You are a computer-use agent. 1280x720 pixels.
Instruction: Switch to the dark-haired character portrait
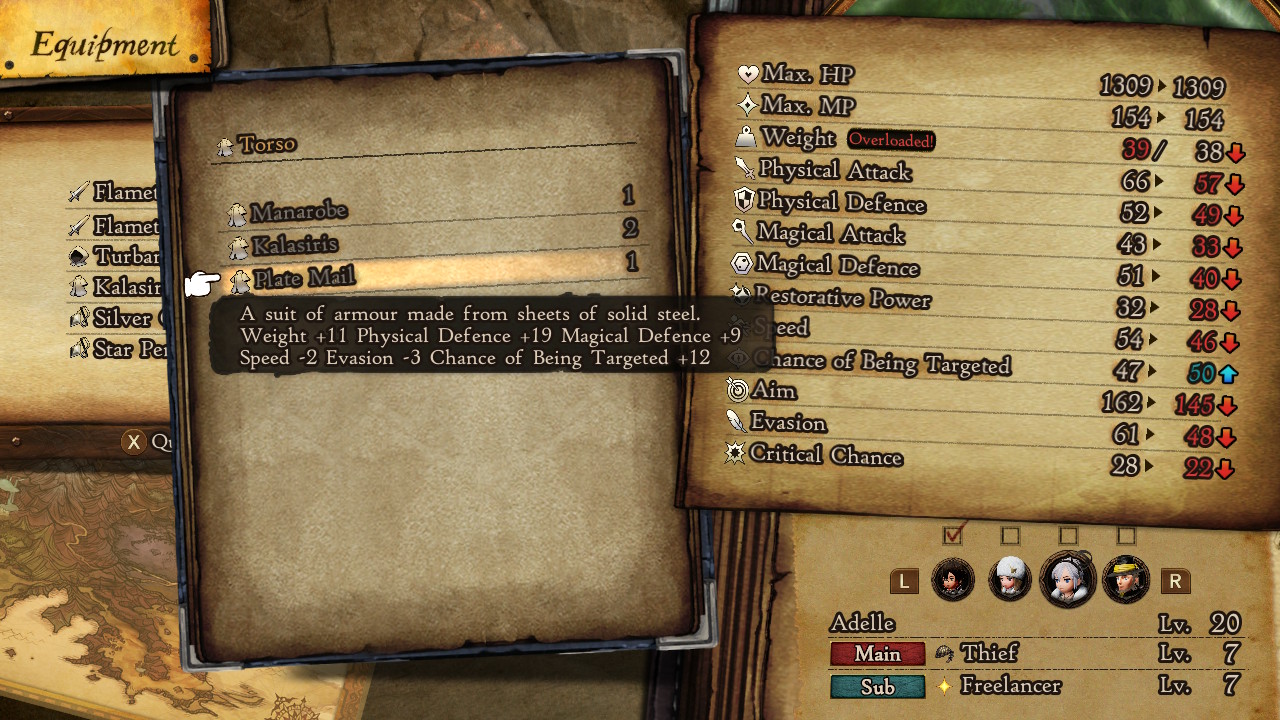[953, 580]
